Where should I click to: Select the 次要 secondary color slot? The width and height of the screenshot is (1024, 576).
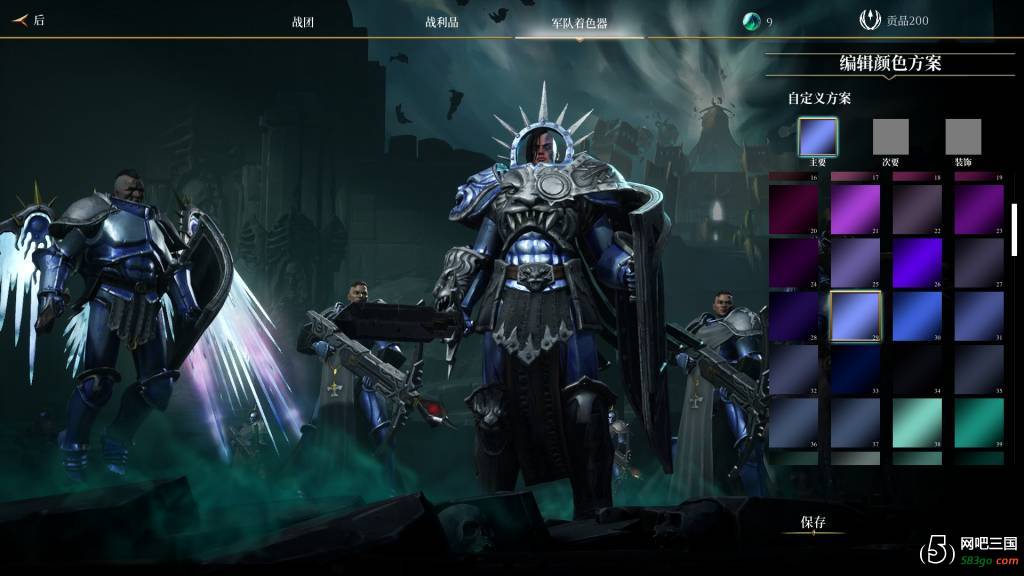point(890,137)
